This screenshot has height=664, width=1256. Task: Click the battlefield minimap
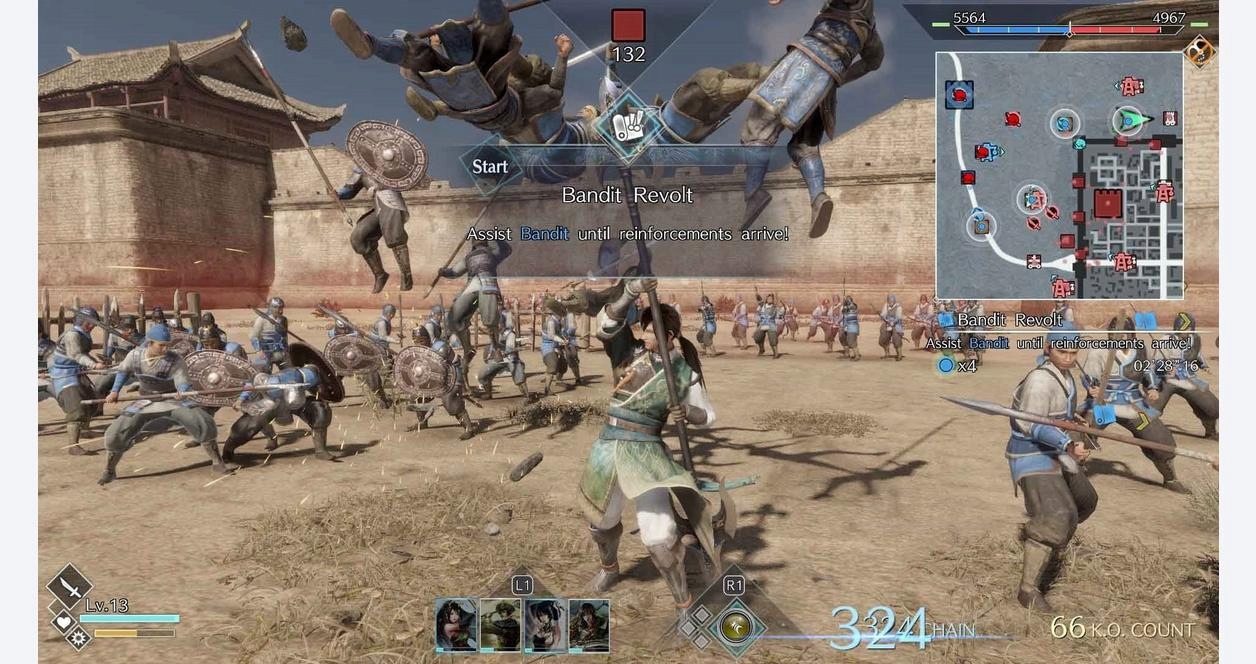click(1059, 175)
